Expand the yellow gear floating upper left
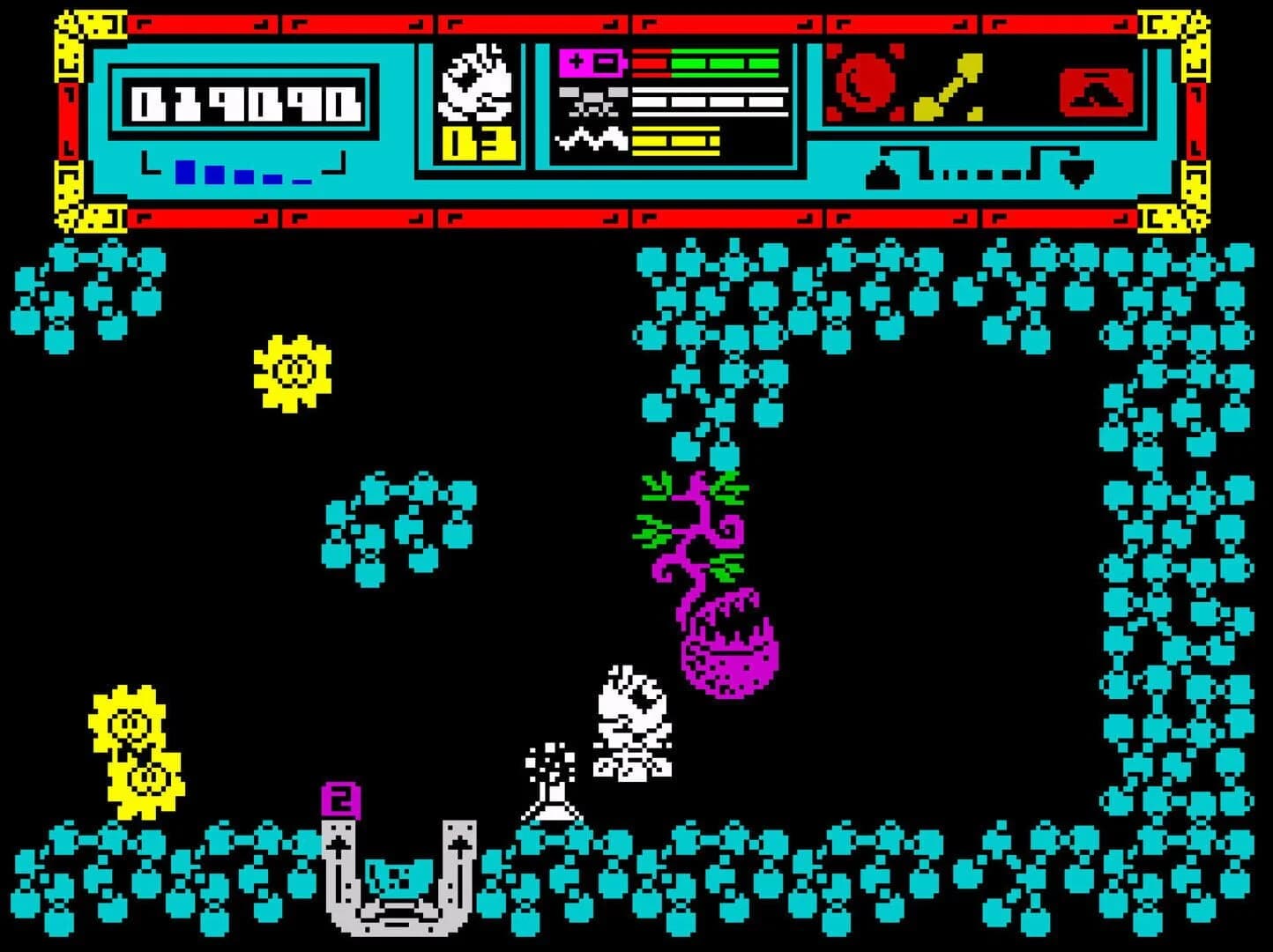This screenshot has width=1273, height=952. coord(294,369)
